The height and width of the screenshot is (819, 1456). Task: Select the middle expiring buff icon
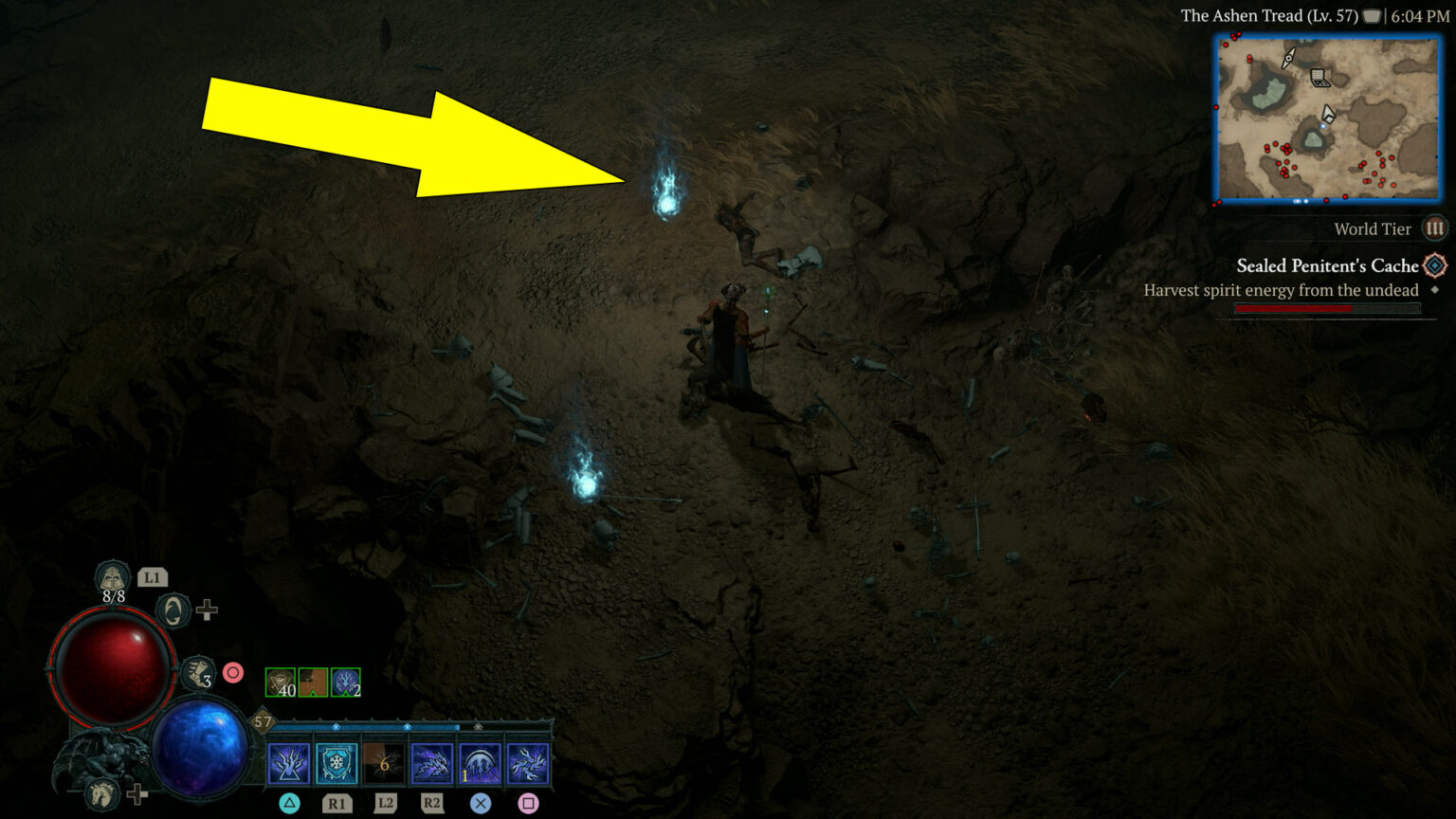coord(313,681)
